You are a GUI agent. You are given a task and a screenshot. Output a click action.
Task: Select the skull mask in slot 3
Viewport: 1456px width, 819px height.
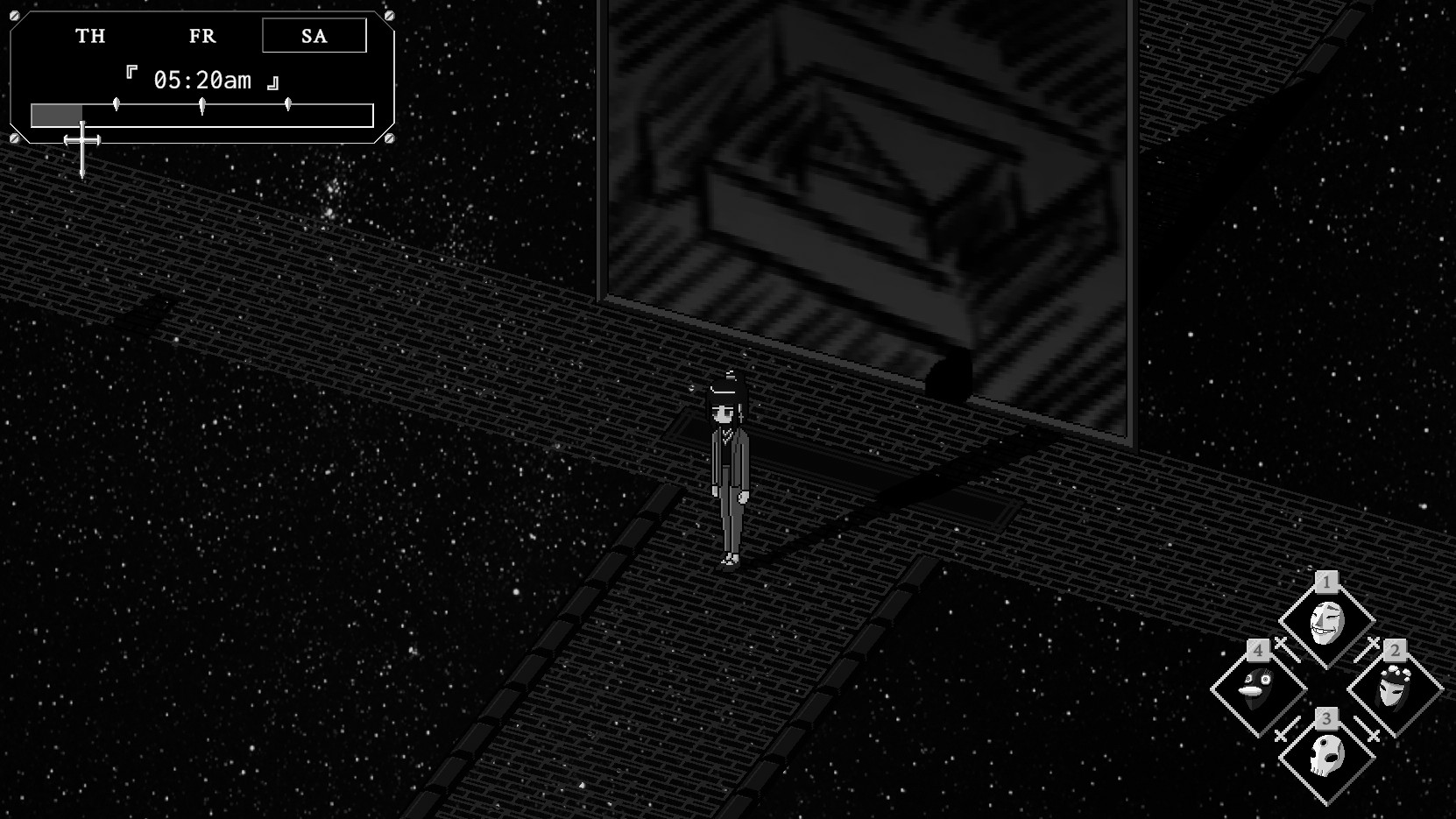[1326, 755]
